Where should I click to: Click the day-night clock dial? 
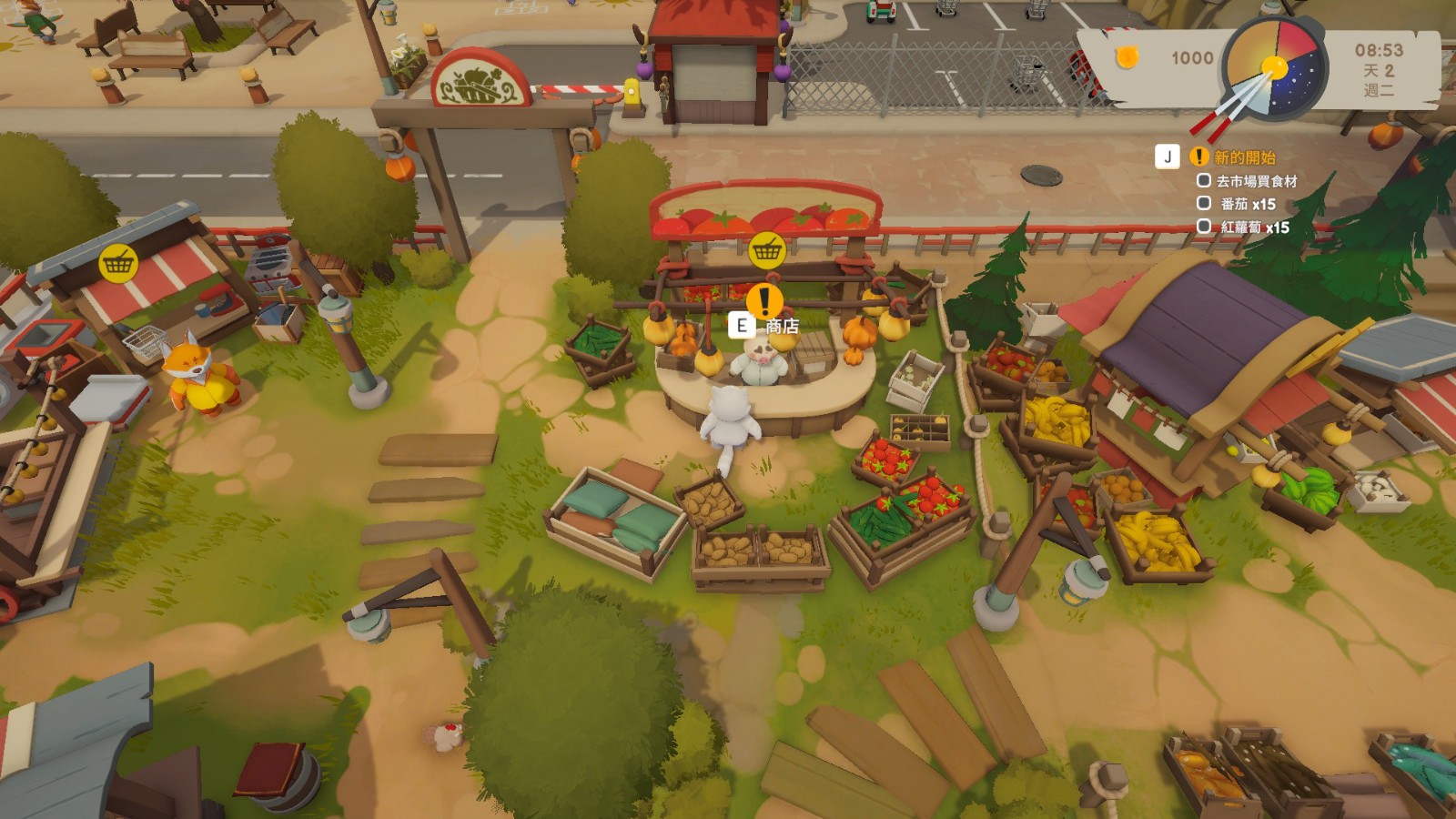tap(1274, 68)
